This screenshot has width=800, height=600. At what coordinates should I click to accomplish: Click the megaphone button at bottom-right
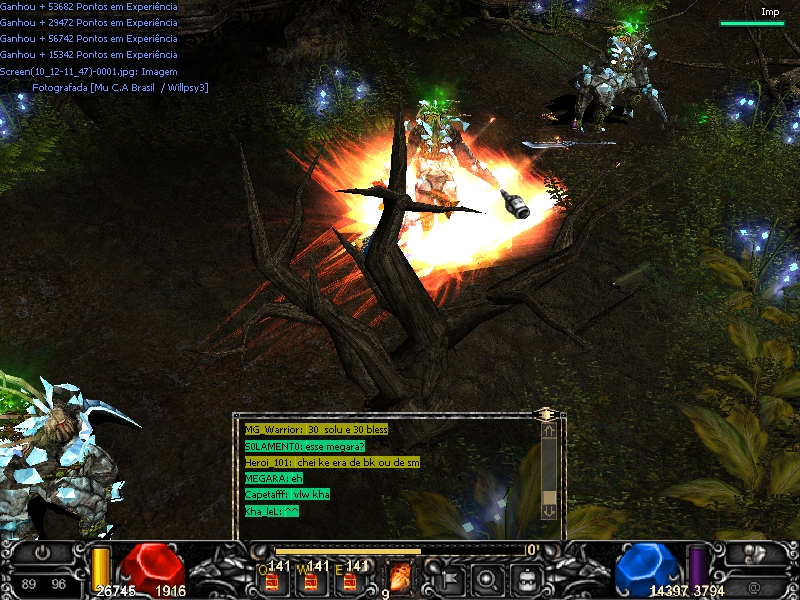757,553
